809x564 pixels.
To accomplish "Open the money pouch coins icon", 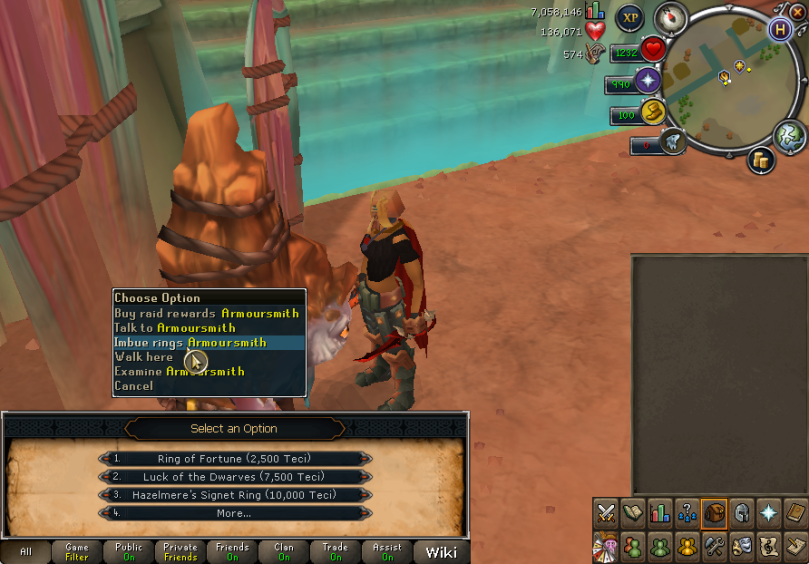I will [x=761, y=160].
